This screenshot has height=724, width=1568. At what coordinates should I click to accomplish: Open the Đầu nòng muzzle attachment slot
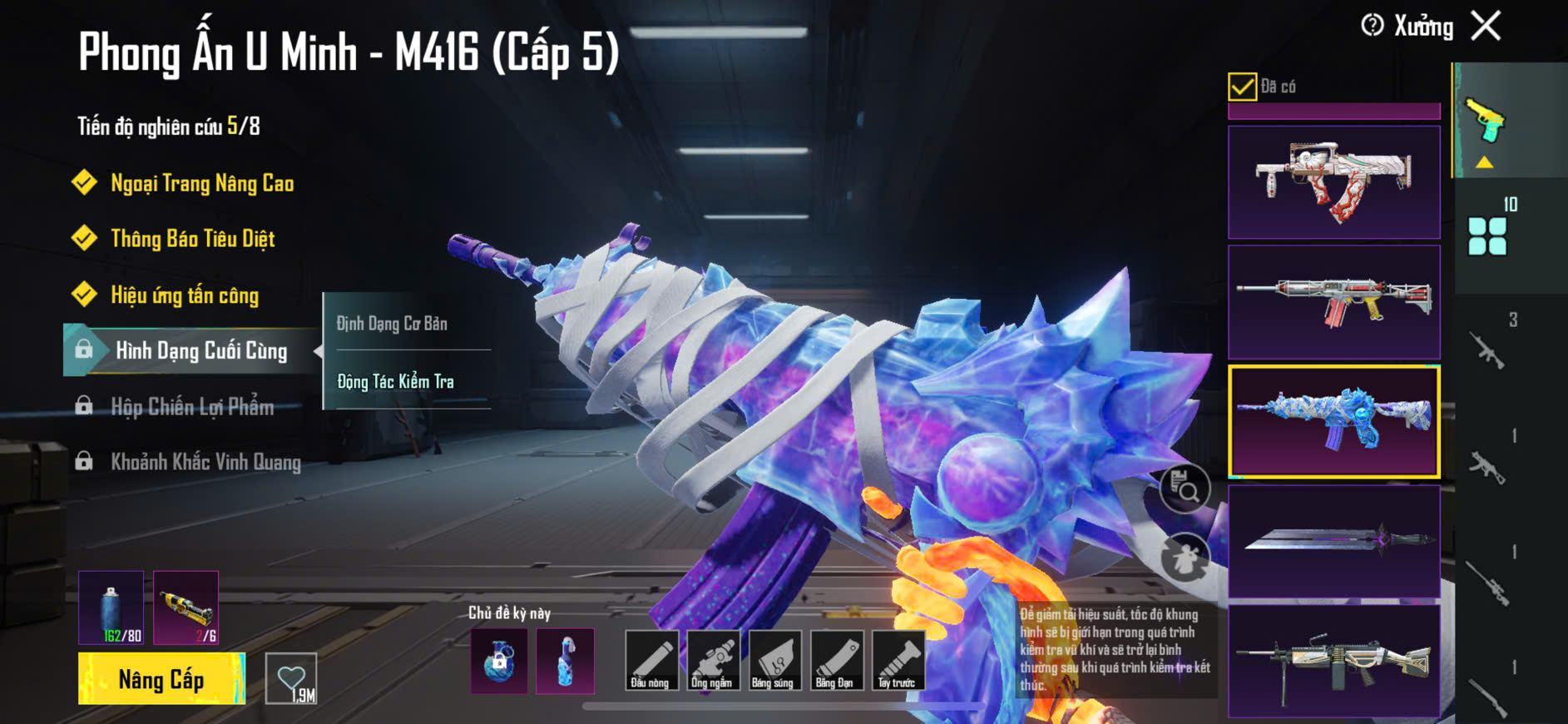pyautogui.click(x=650, y=661)
